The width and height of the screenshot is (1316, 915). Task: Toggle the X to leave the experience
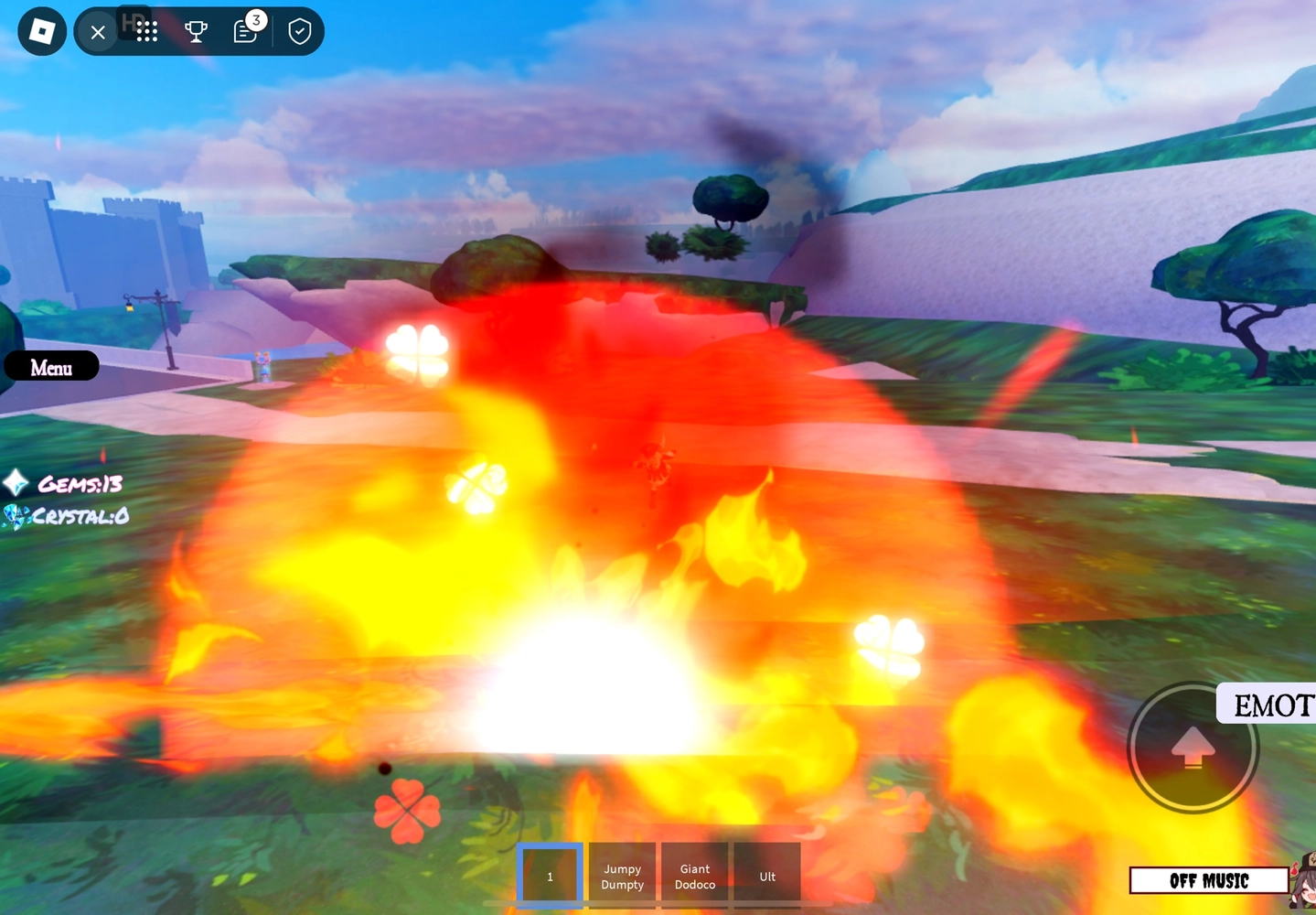point(98,31)
